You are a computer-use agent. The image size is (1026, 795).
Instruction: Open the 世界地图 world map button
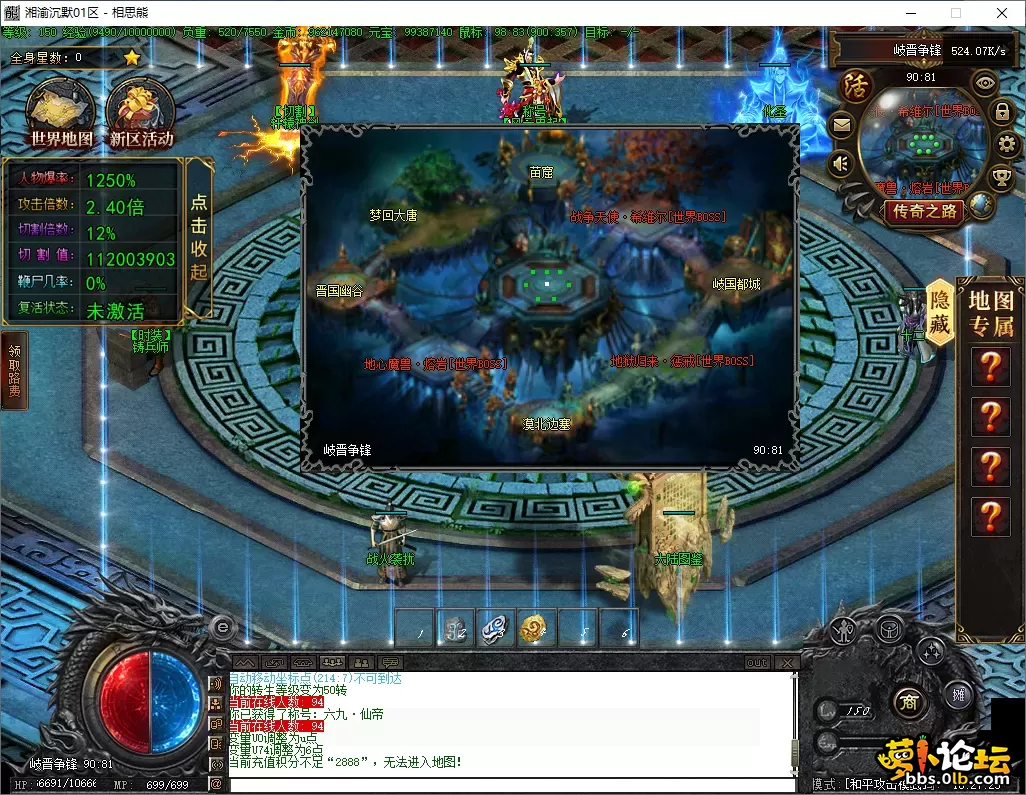point(61,115)
